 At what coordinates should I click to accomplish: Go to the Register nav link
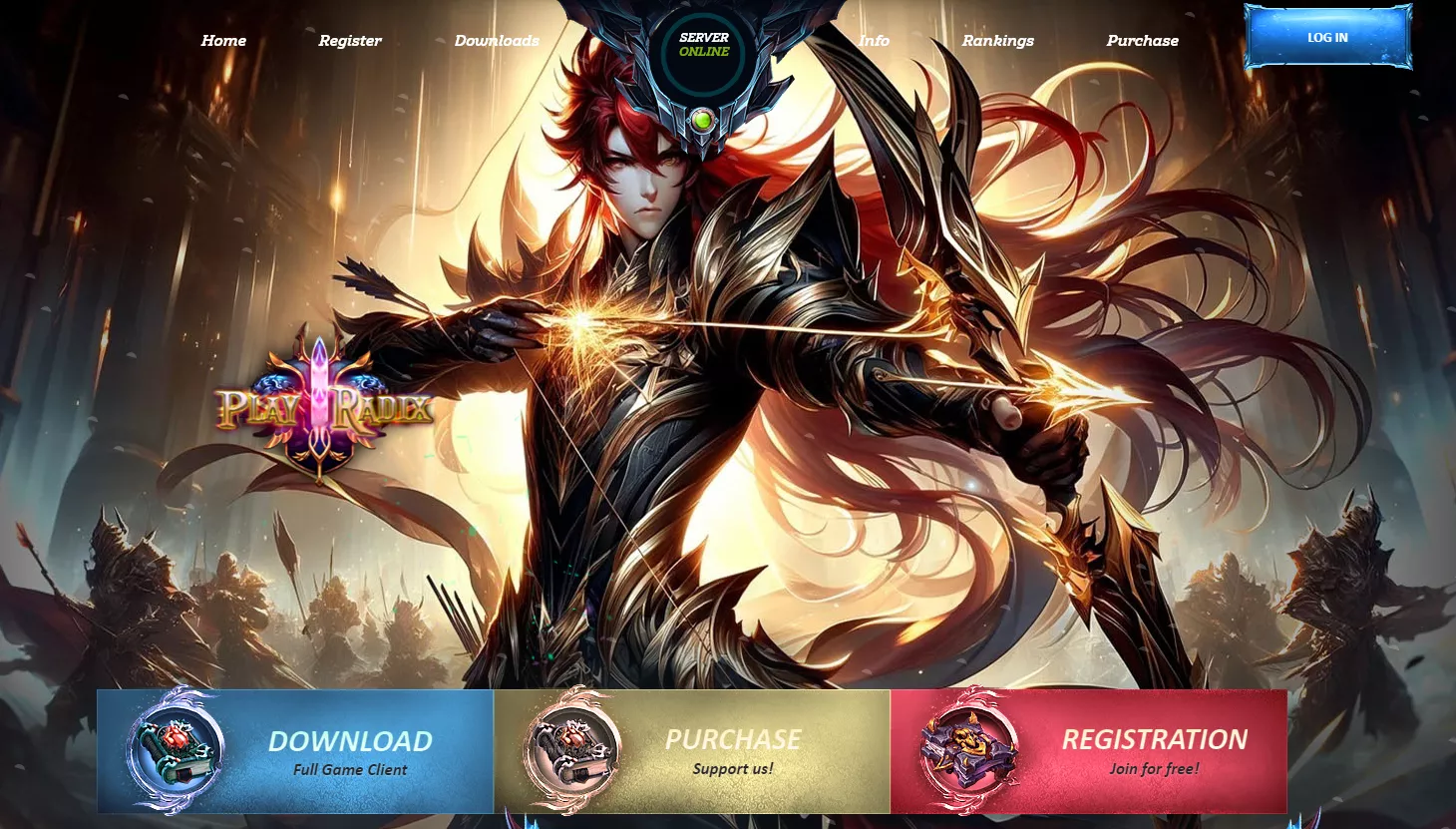350,41
